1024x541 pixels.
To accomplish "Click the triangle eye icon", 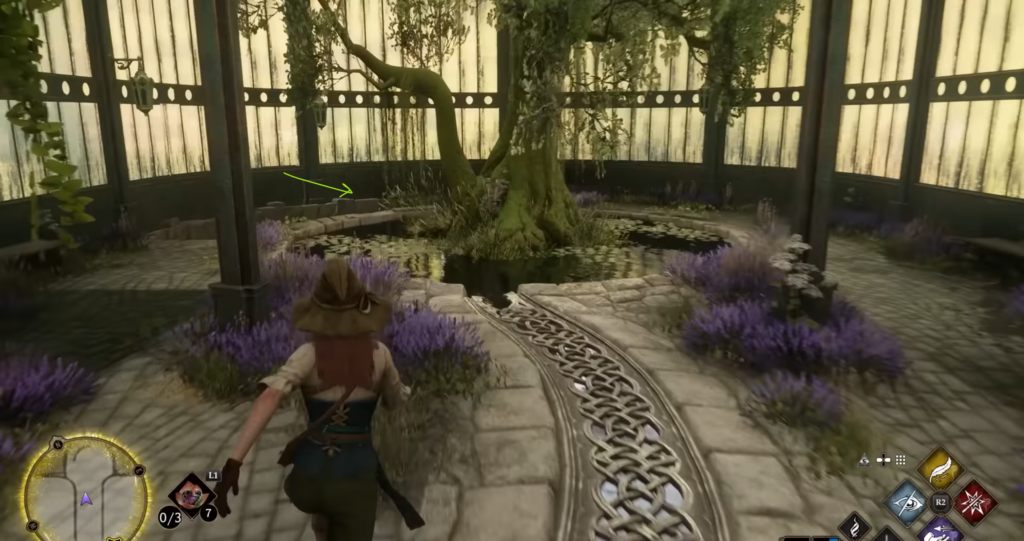I will point(865,460).
